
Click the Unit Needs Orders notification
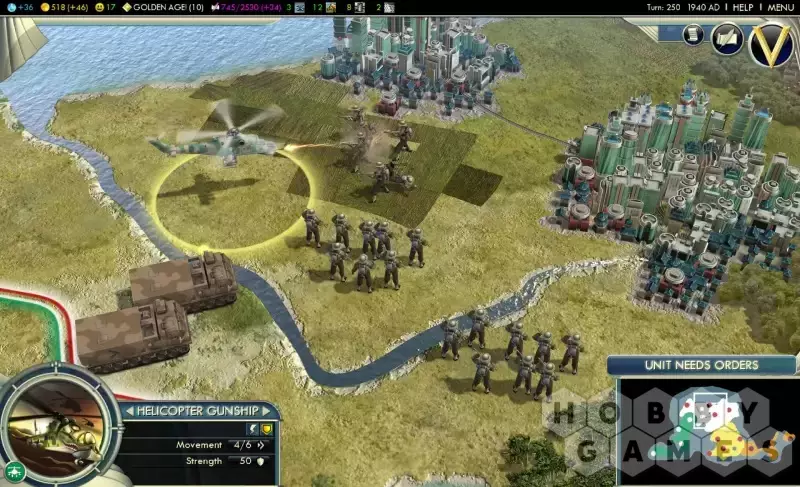click(701, 366)
